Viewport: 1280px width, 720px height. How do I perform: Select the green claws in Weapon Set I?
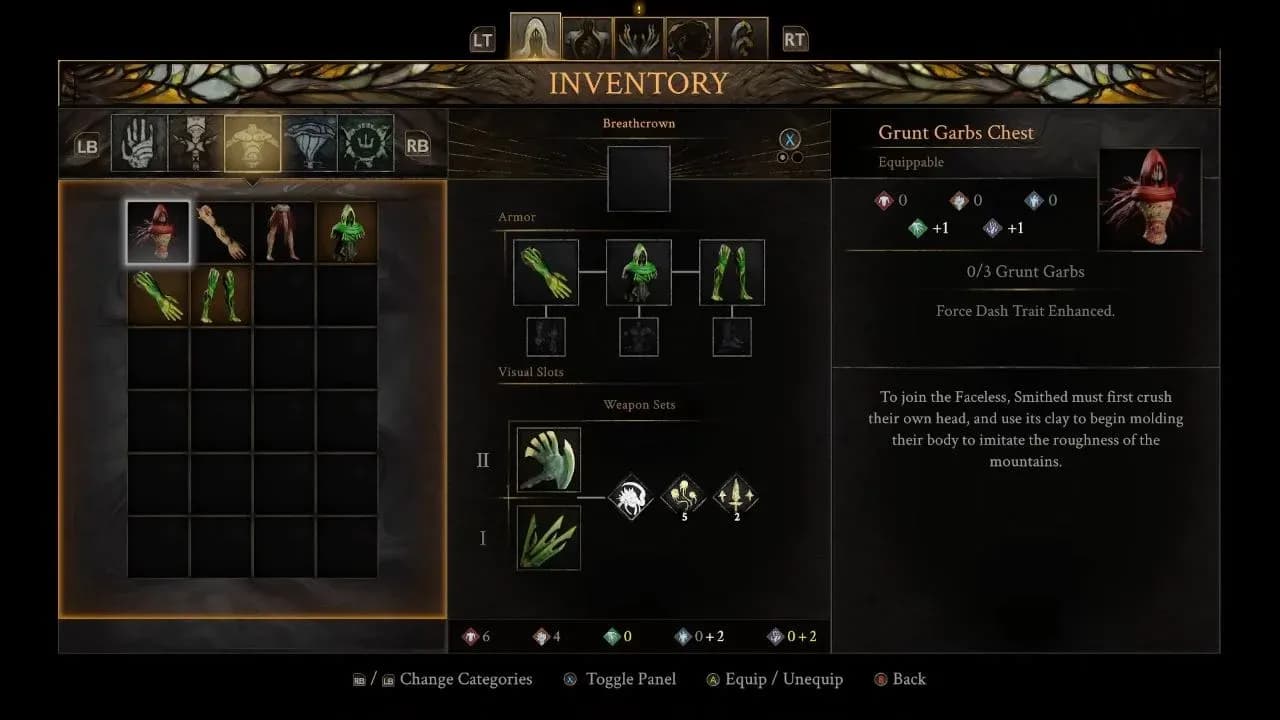click(547, 538)
